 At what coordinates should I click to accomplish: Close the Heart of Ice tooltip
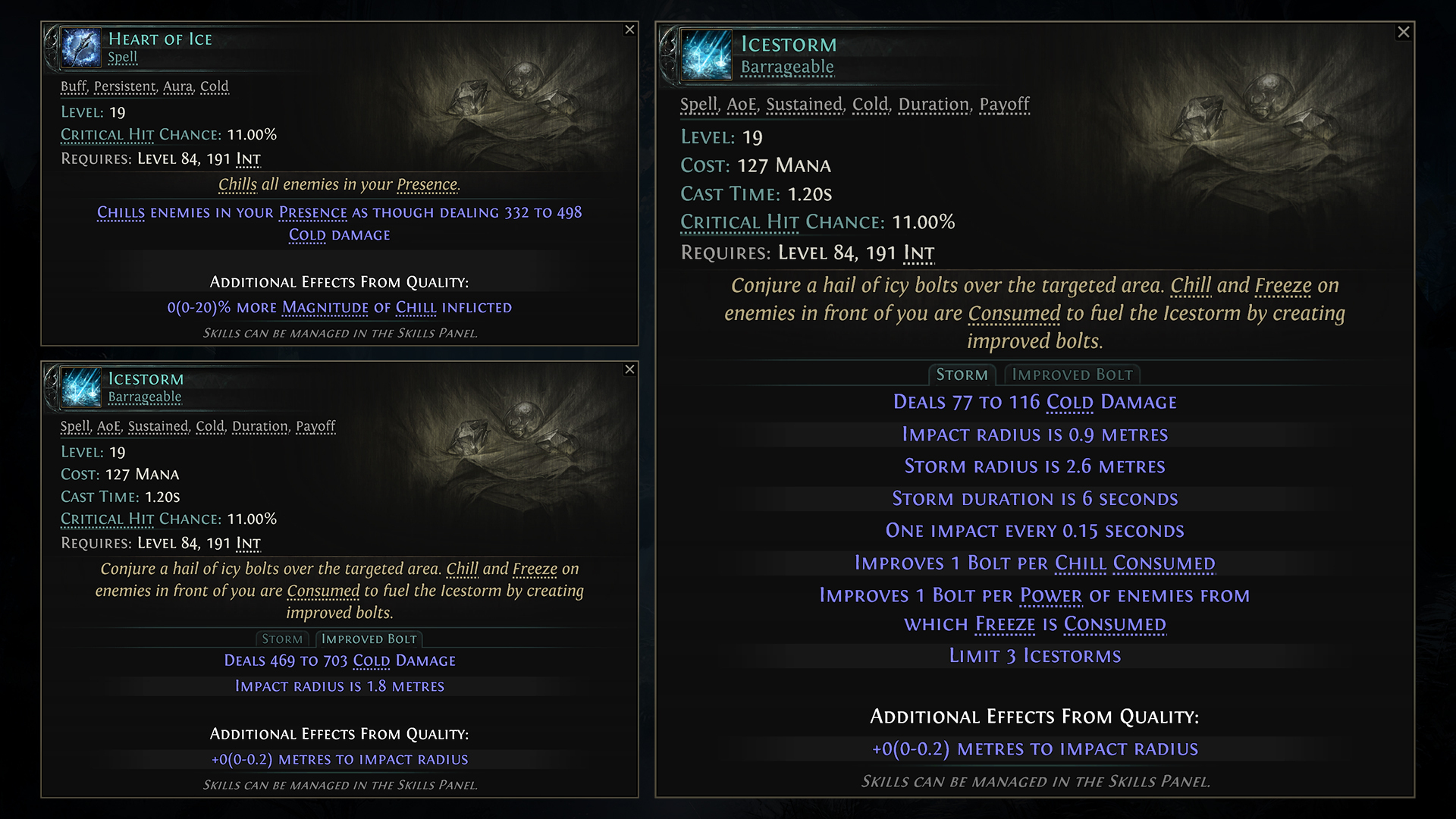[629, 30]
